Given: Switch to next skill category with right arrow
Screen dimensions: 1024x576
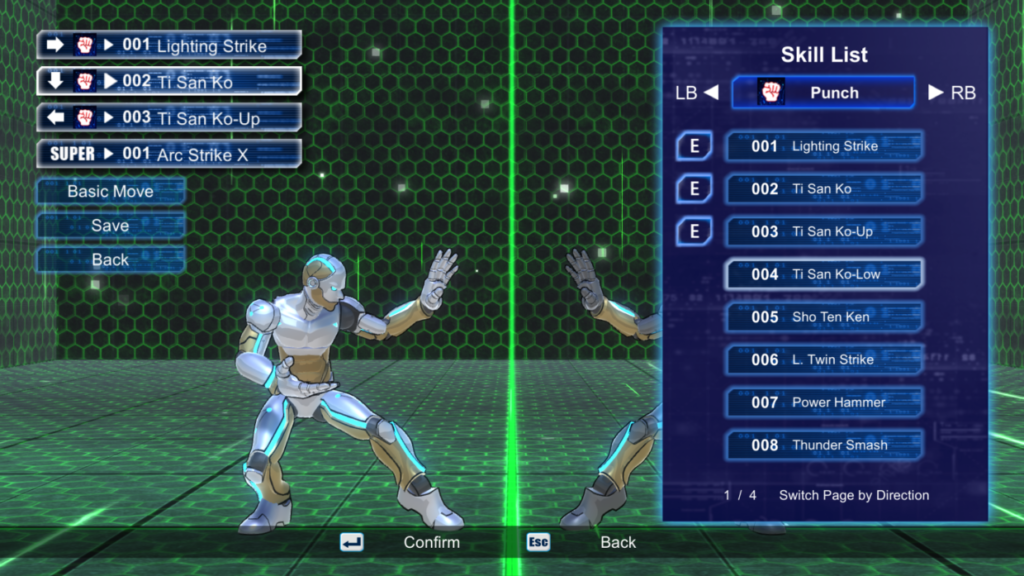Looking at the screenshot, I should (x=936, y=93).
